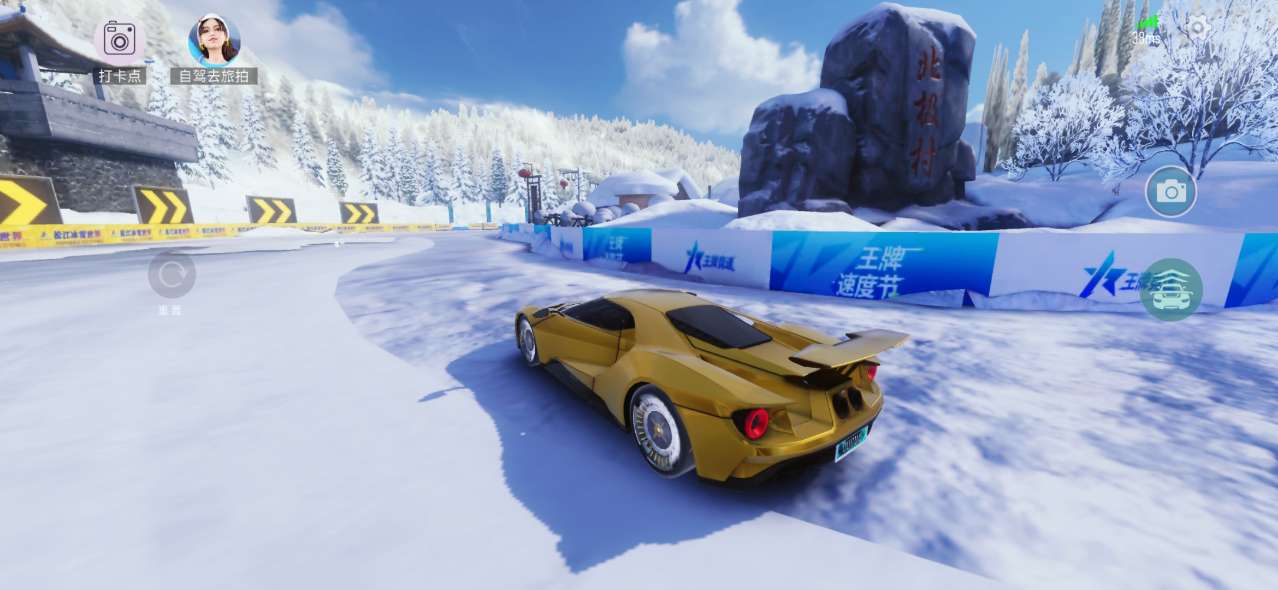
Task: Select the green car view button
Action: coord(1171,289)
